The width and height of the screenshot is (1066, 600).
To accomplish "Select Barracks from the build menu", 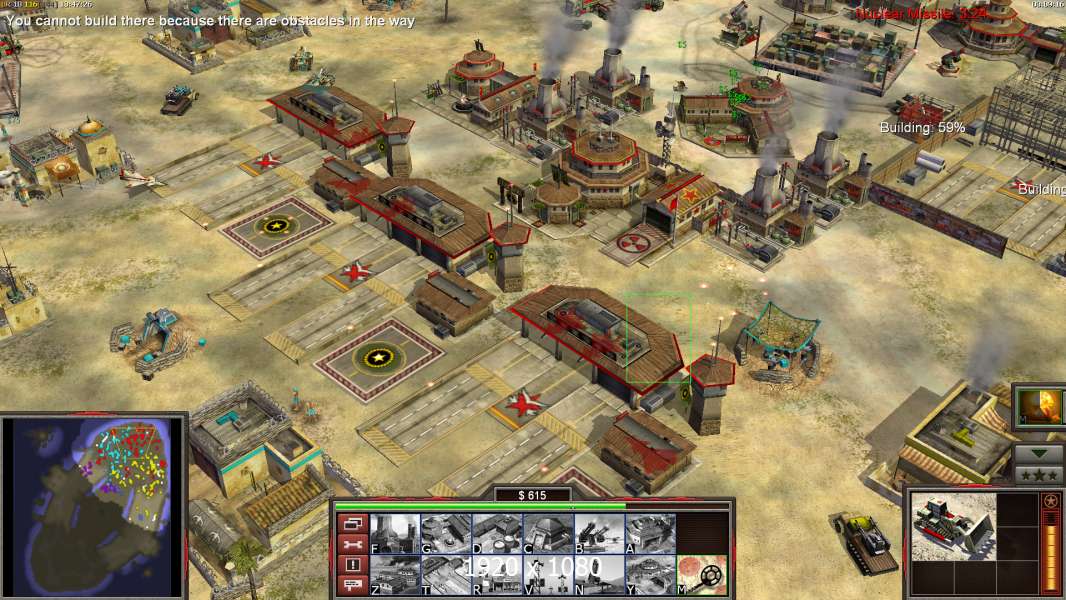I will coord(445,534).
